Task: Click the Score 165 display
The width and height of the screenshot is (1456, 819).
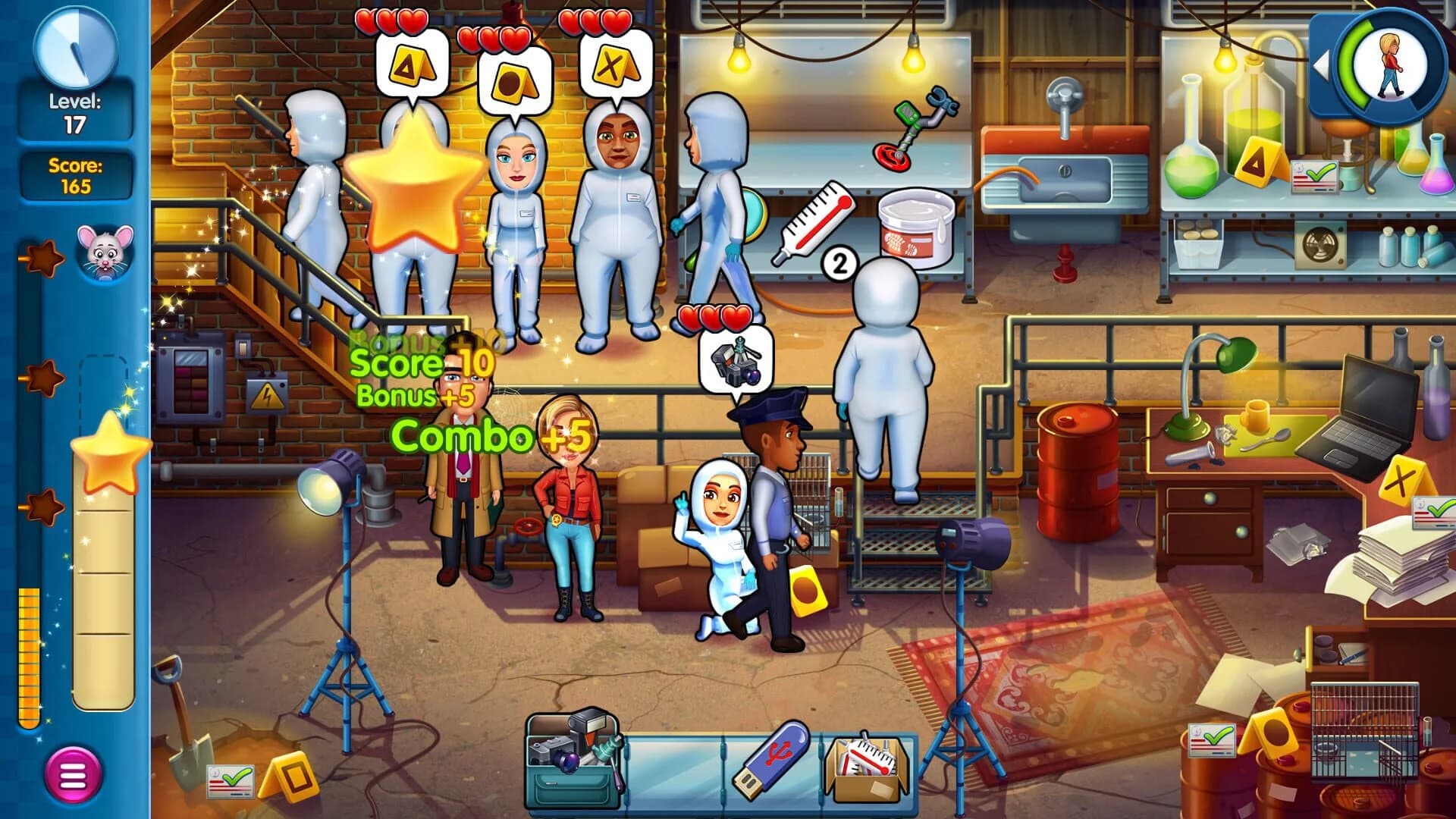Action: coord(72,174)
